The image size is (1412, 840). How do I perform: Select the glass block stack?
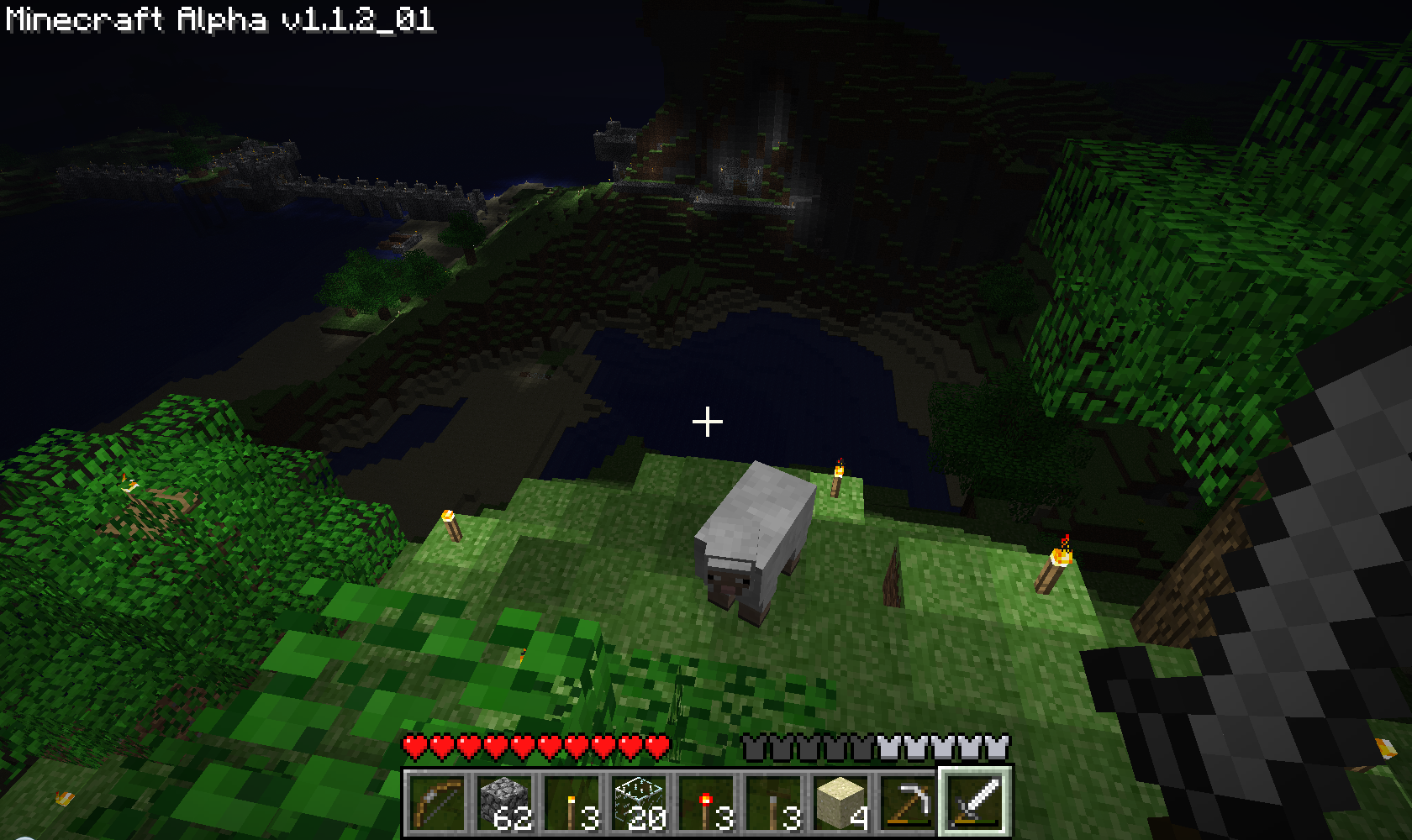tap(639, 803)
